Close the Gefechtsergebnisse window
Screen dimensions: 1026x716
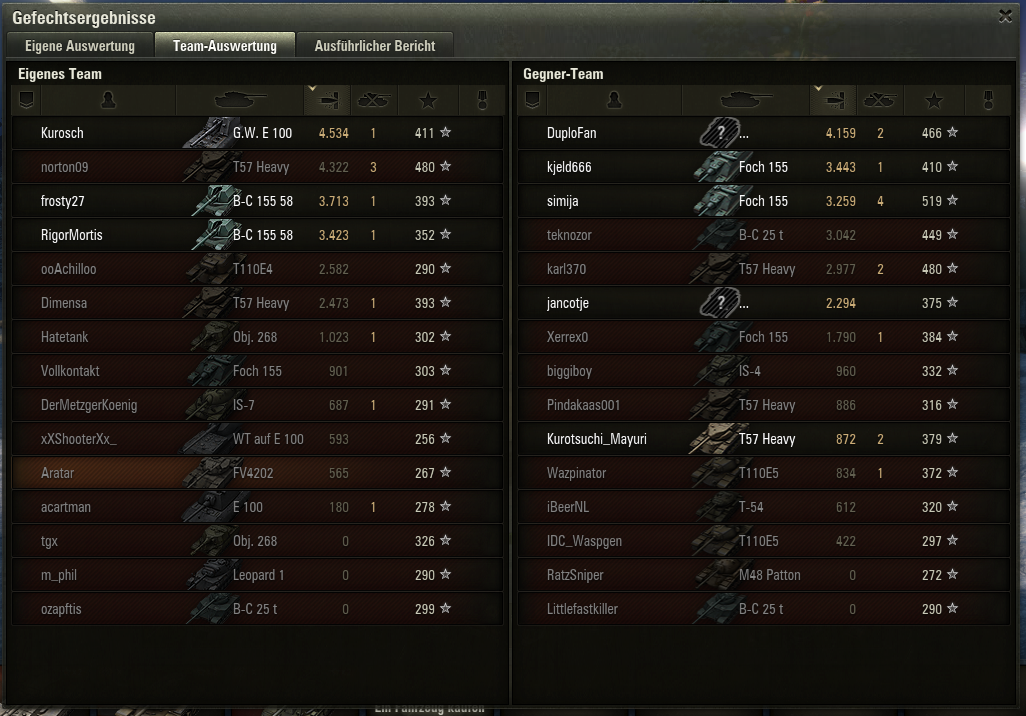[1005, 16]
